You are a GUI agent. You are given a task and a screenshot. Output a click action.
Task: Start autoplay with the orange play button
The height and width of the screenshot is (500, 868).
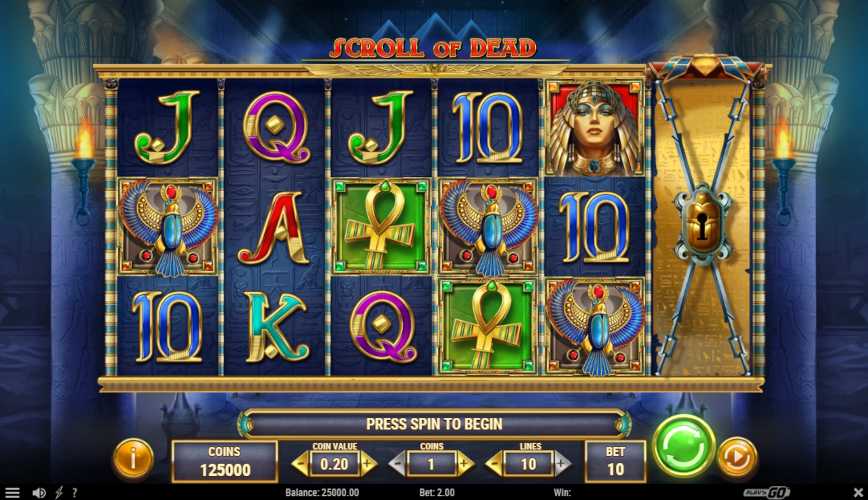tap(738, 456)
